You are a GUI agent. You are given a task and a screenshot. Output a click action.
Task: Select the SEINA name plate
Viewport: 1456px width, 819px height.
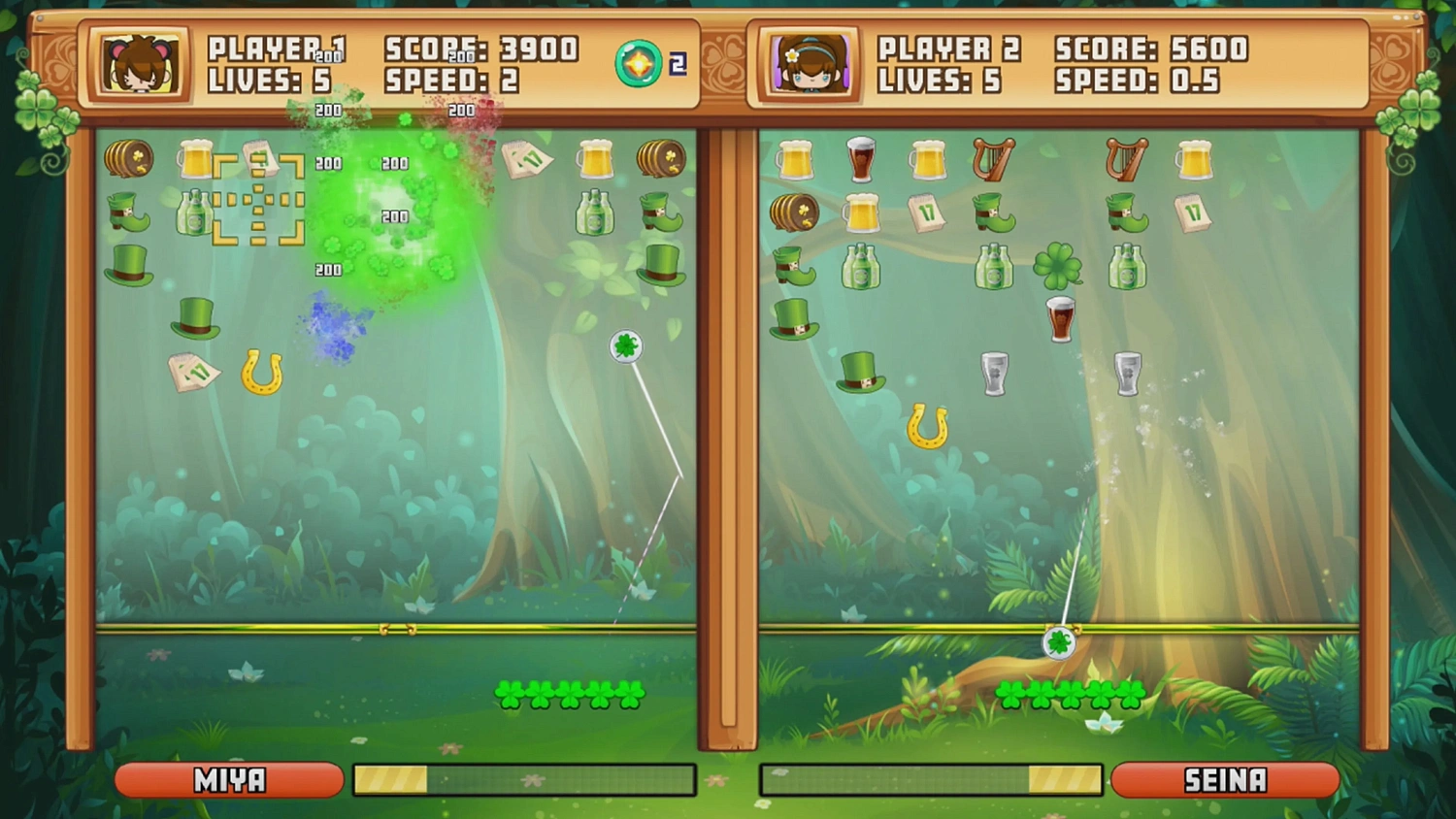tap(1226, 779)
